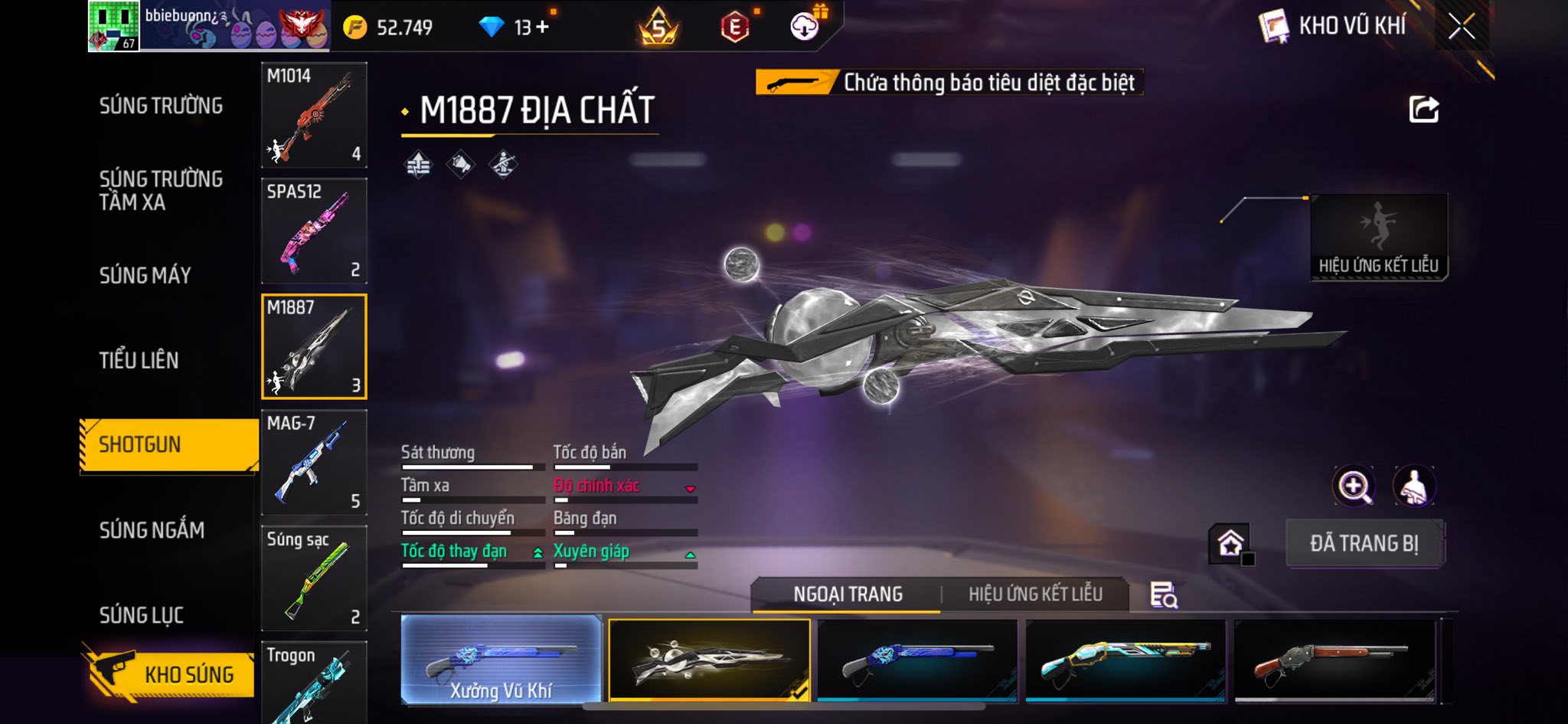
Task: Switch to the Hiệu Ứng Kết Liễu tab
Action: (x=1035, y=594)
